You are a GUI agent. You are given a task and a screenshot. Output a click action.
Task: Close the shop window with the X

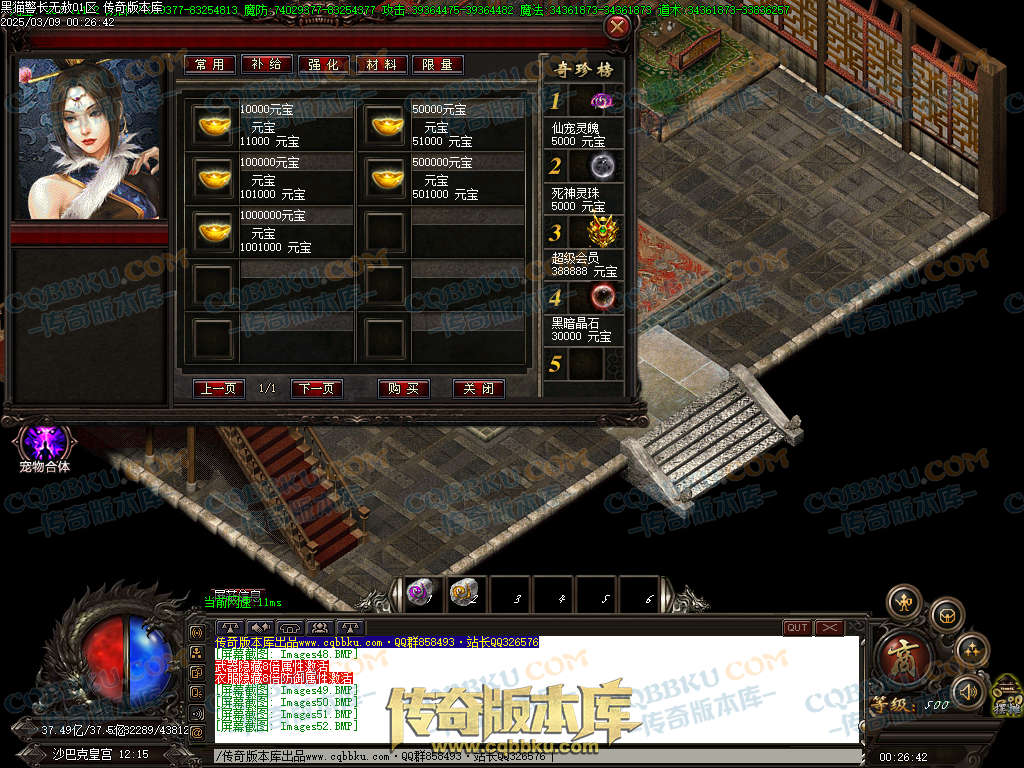click(618, 27)
